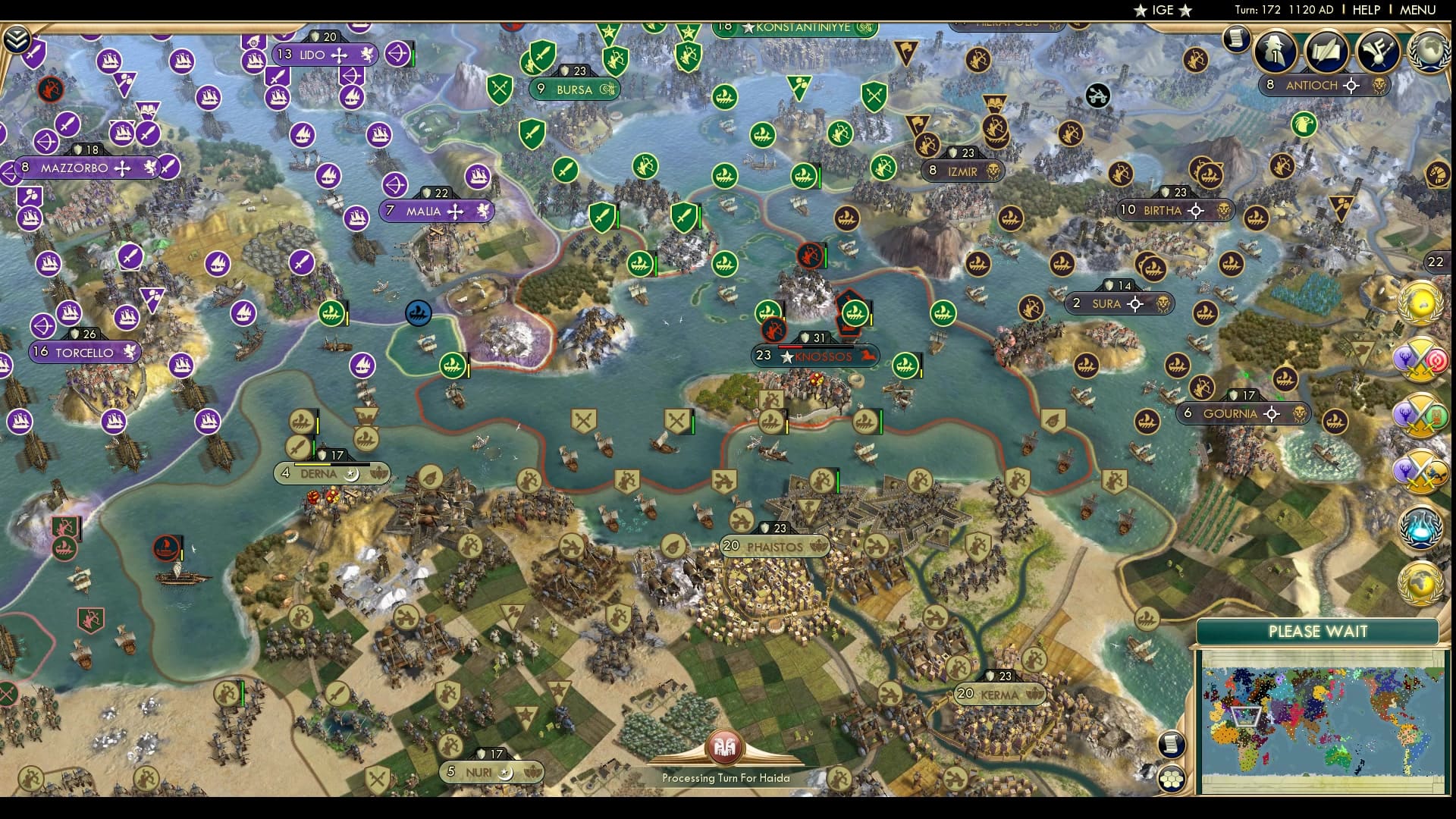Click Sura's ranged attack crosshair
The image size is (1456, 819).
(x=1135, y=303)
